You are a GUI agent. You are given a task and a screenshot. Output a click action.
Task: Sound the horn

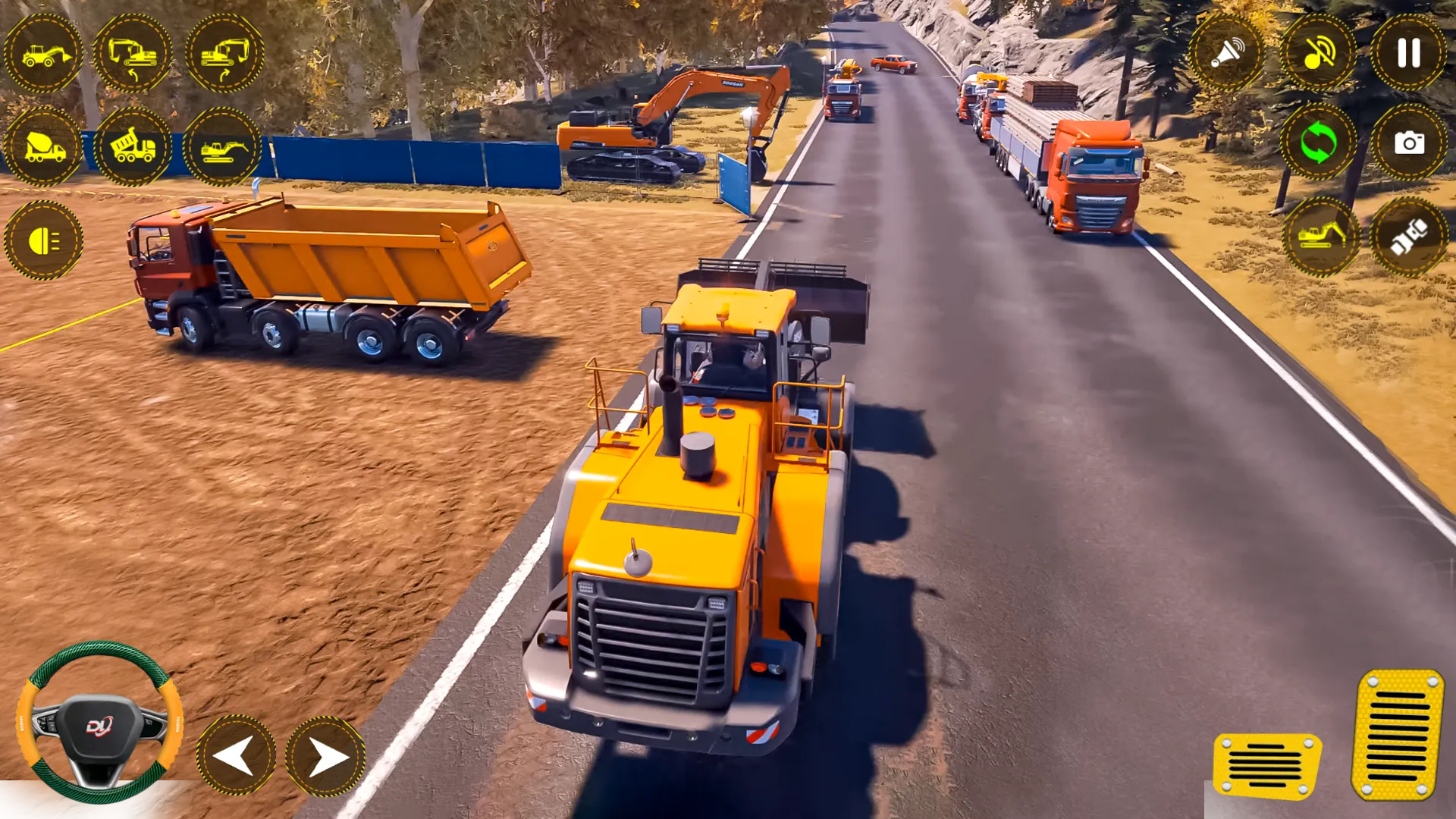point(1227,53)
